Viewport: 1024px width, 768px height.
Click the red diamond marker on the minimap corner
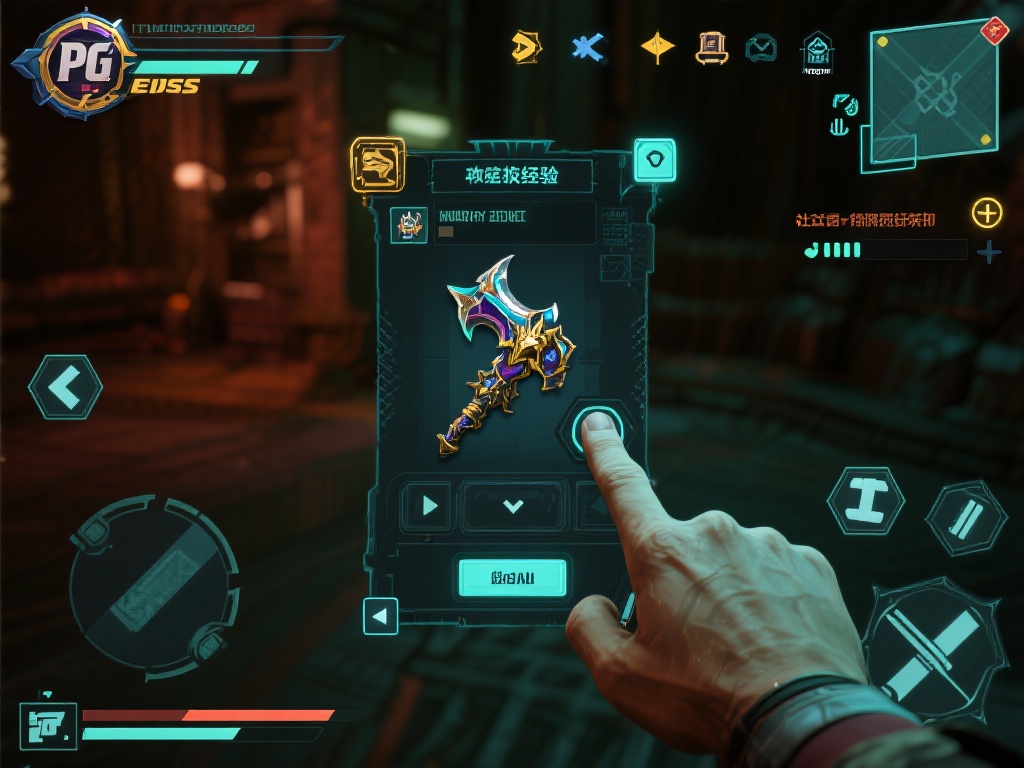[x=995, y=30]
